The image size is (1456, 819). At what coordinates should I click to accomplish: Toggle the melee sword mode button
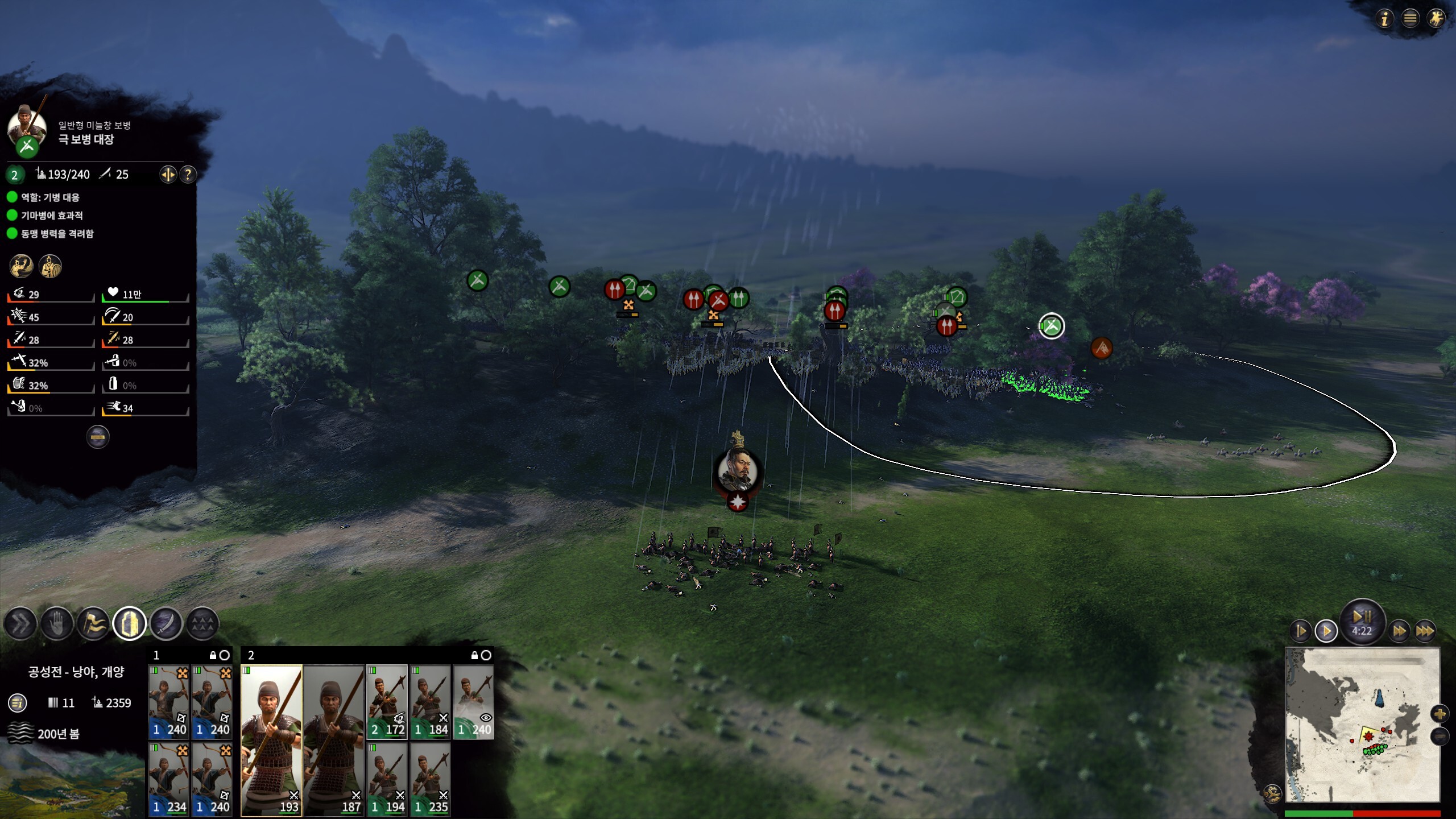click(166, 624)
